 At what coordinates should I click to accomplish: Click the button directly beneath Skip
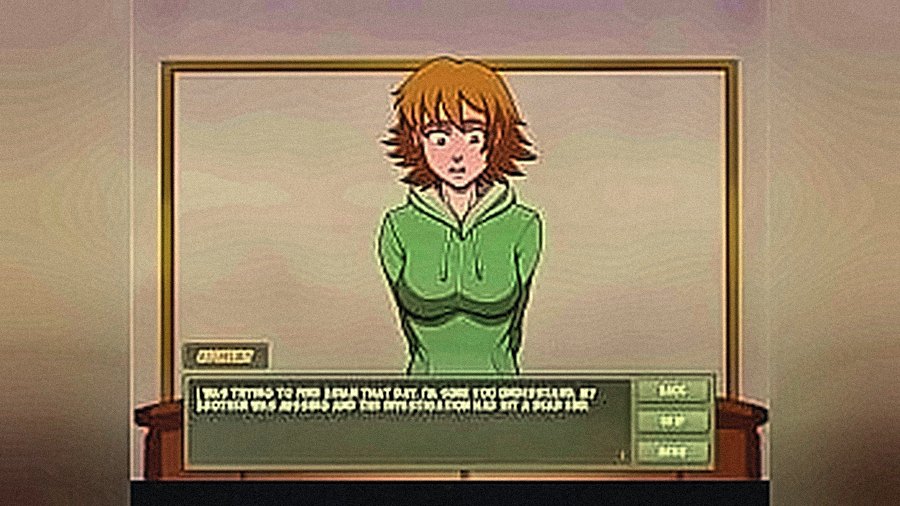coord(671,451)
